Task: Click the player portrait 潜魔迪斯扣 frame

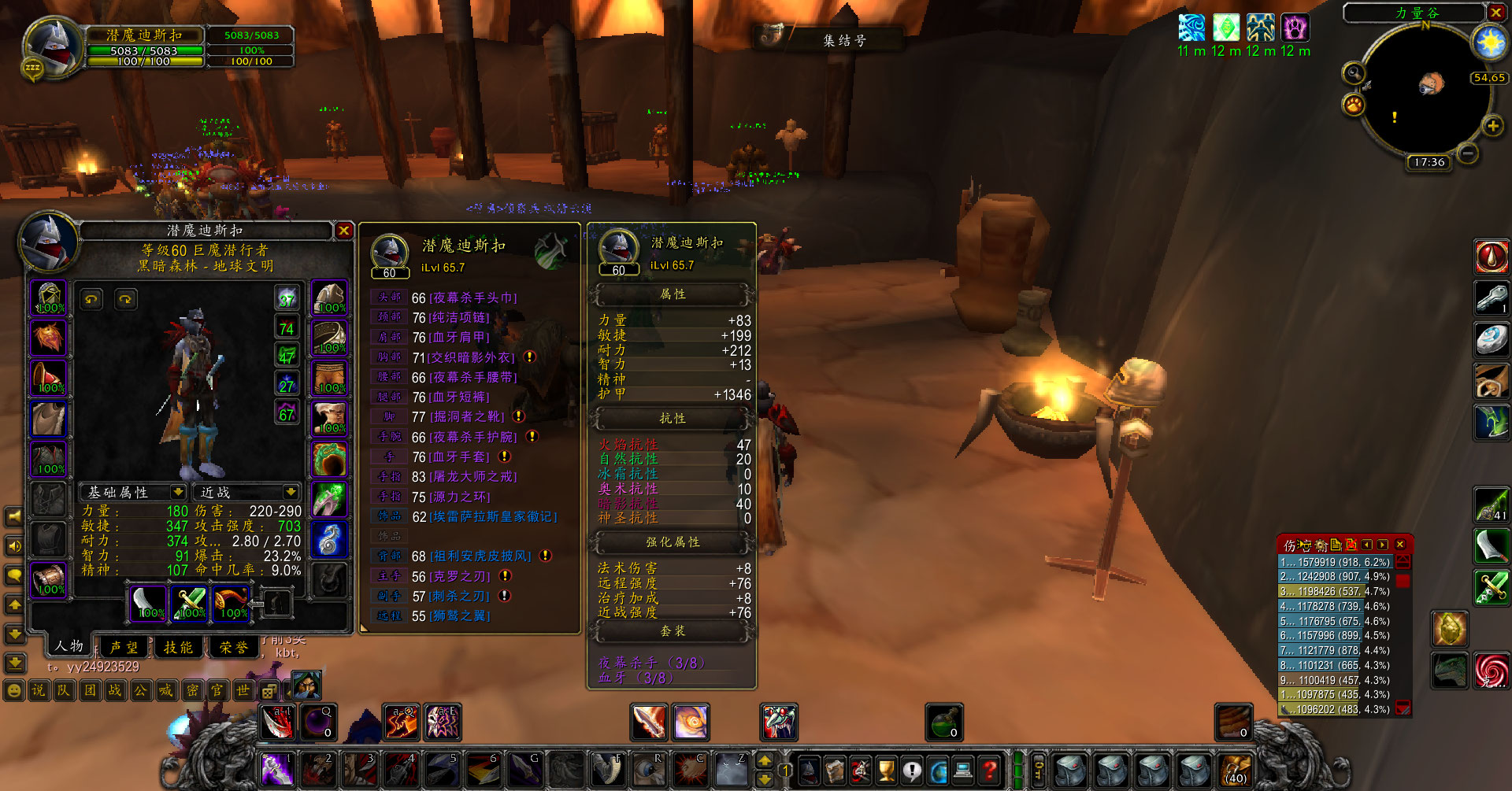Action: (52, 47)
